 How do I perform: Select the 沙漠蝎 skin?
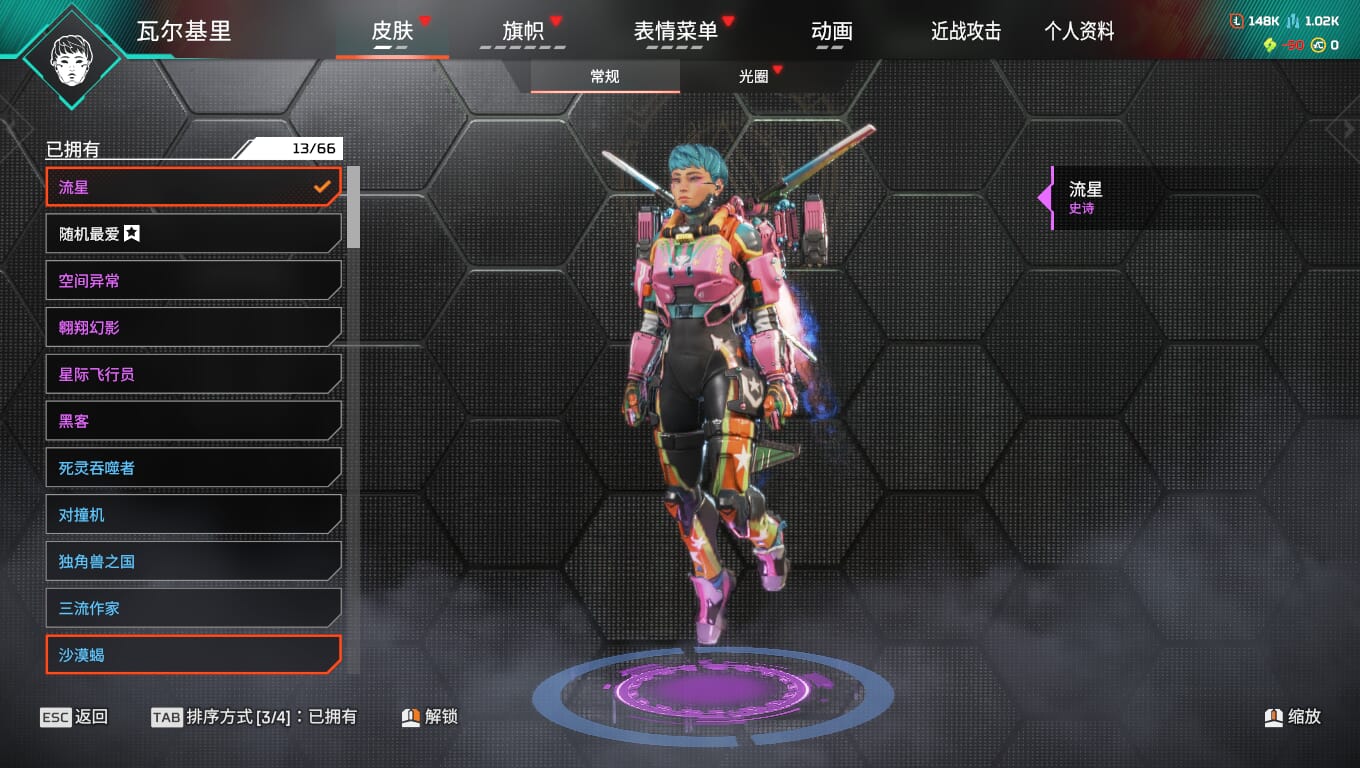click(193, 655)
